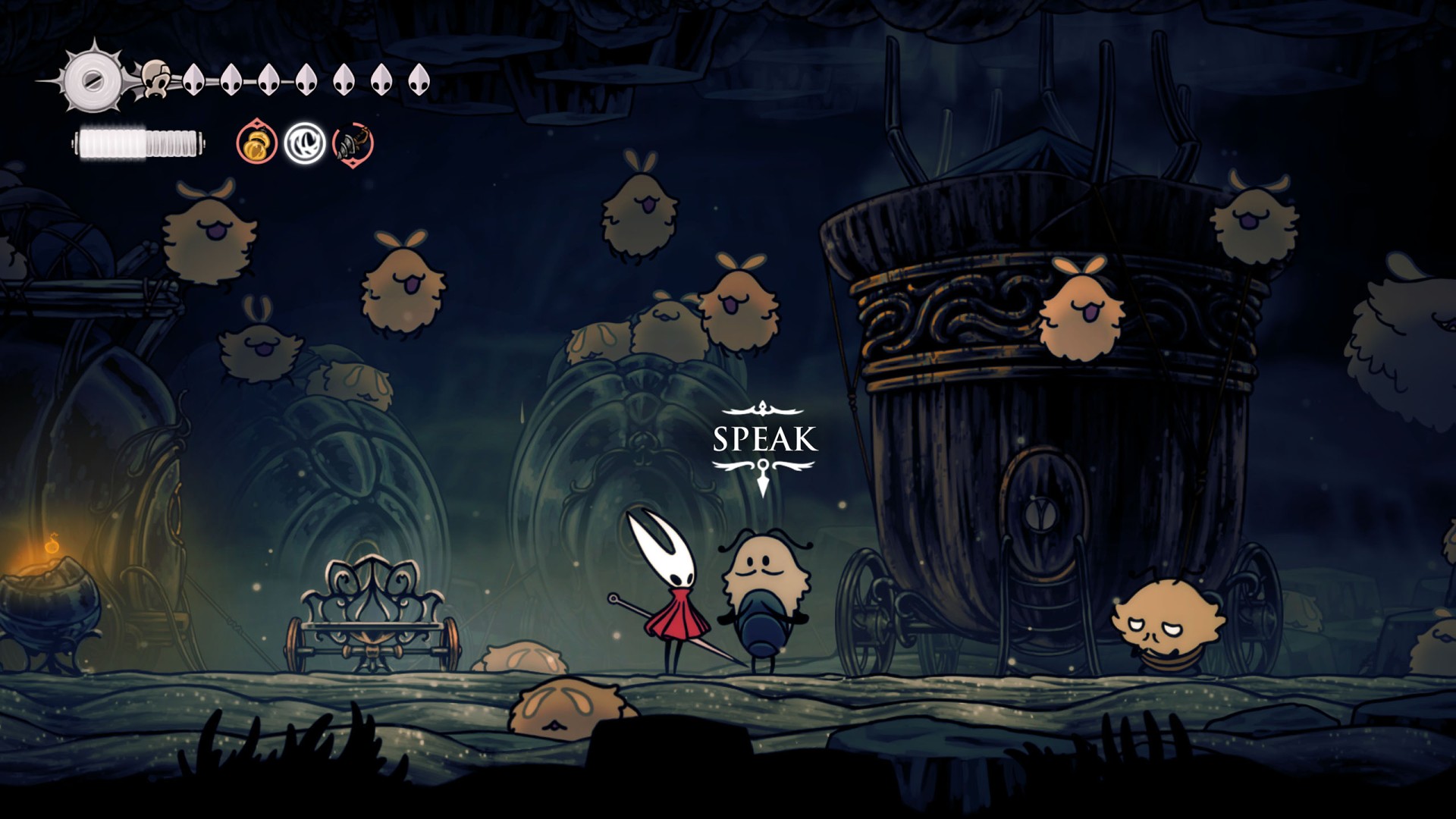Click the SPEAK prompt above the character
This screenshot has width=1456, height=819.
pyautogui.click(x=764, y=439)
